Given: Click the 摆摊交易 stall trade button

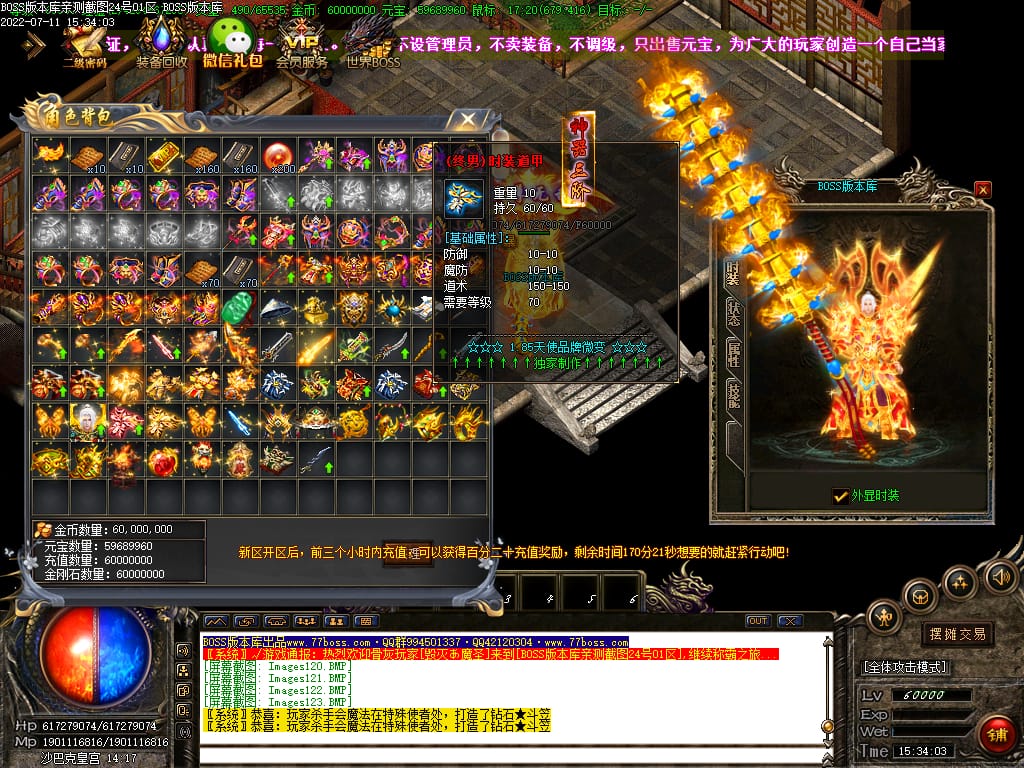Looking at the screenshot, I should coord(957,633).
